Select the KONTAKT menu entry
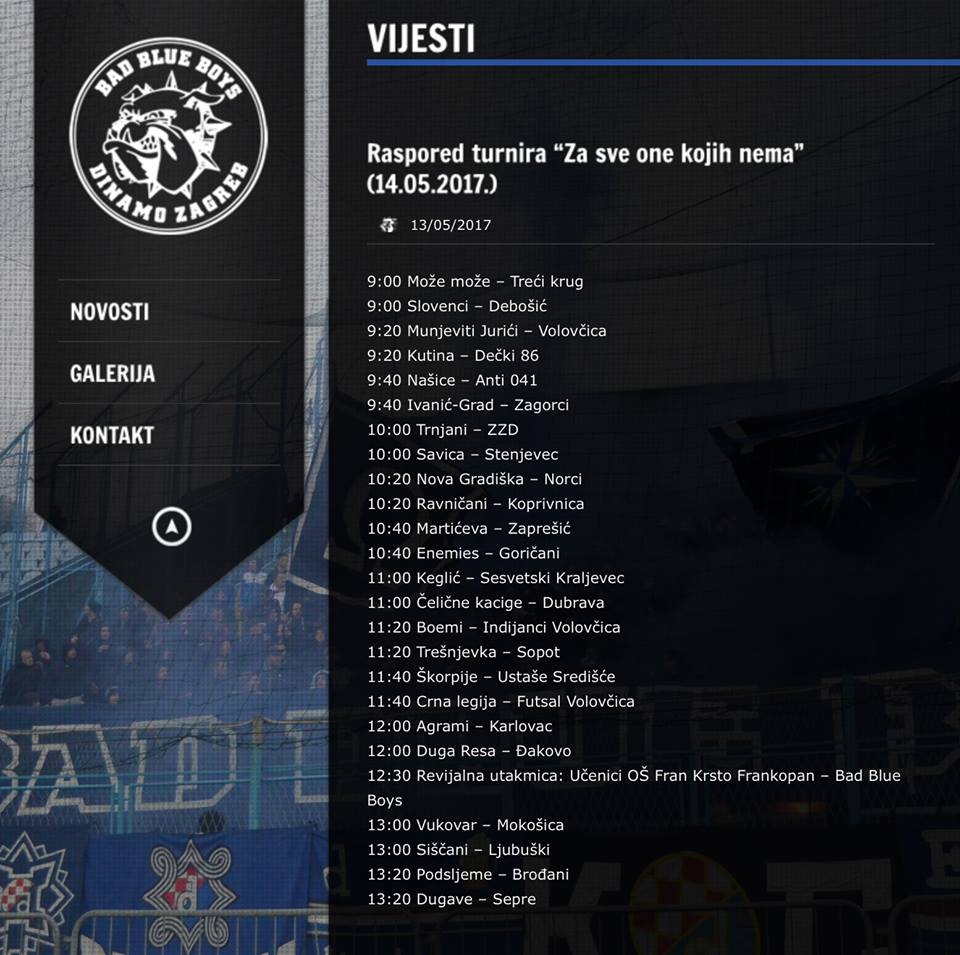960x955 pixels. 112,435
